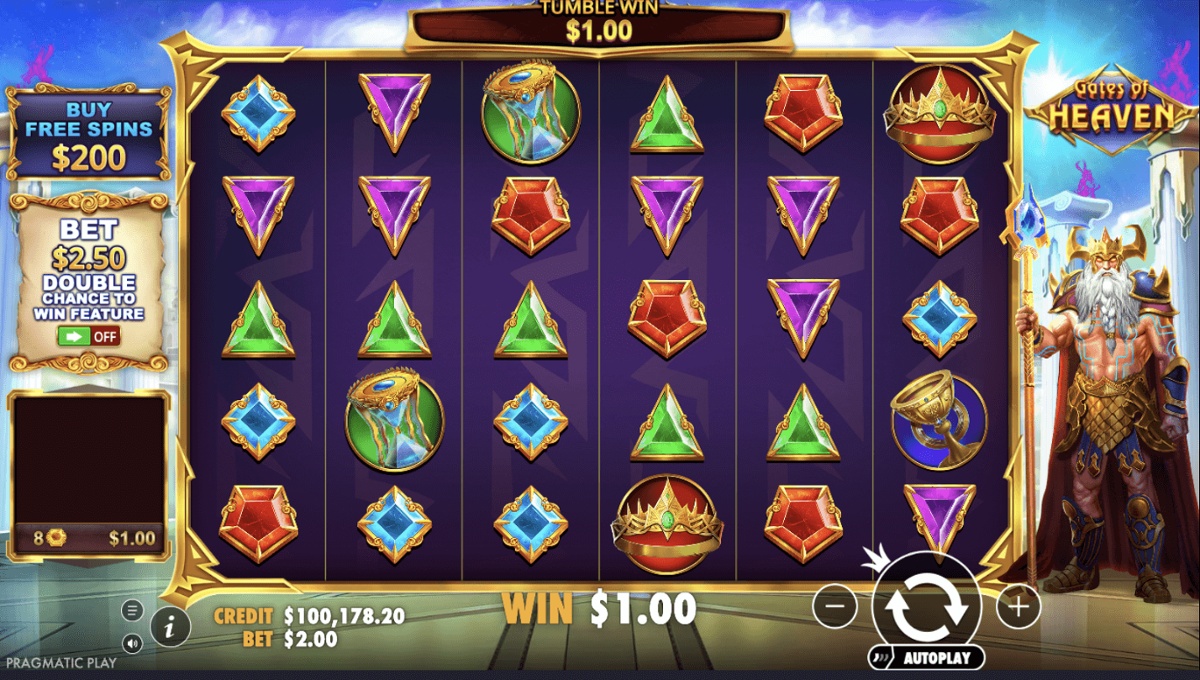1200x680 pixels.
Task: Decrease the bet with the minus button
Action: [834, 605]
